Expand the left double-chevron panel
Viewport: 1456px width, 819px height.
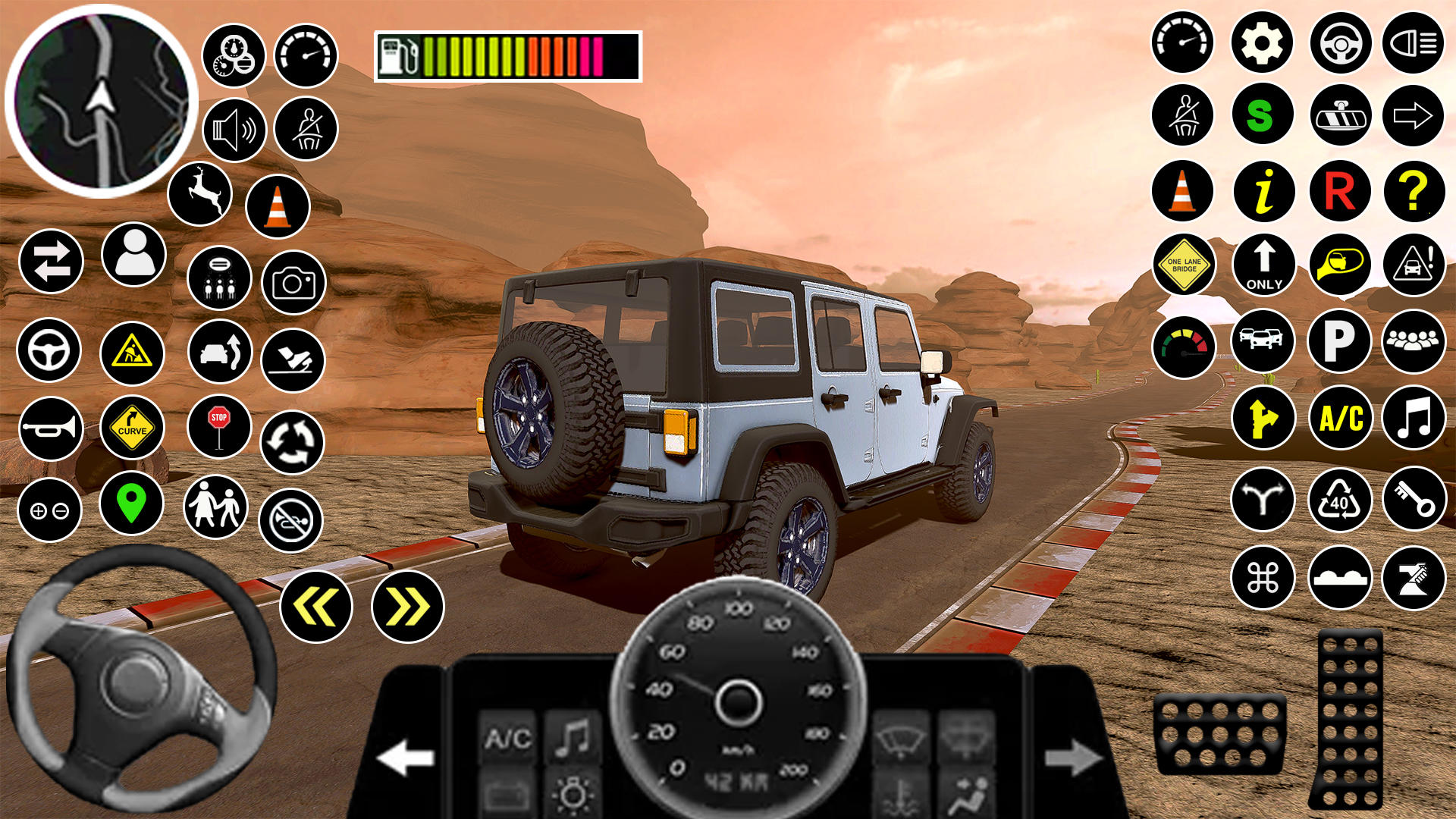pos(316,607)
